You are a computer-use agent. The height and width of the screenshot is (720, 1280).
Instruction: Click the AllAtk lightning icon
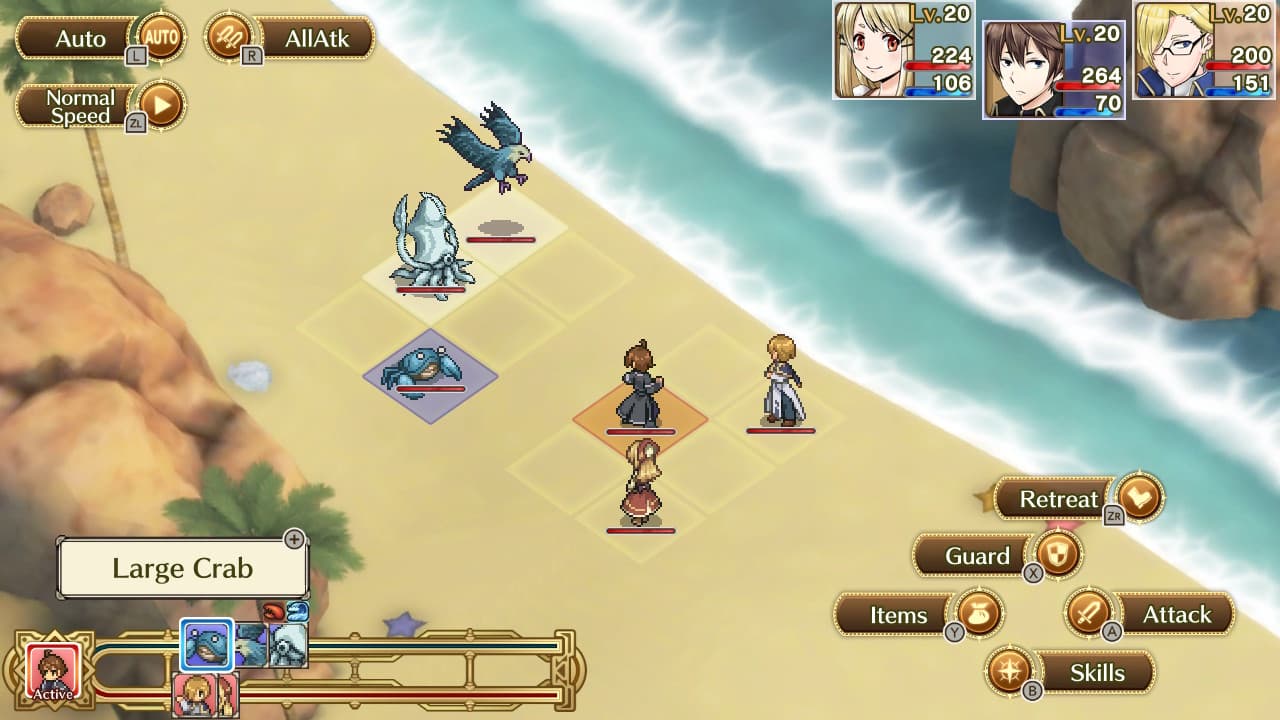point(230,37)
